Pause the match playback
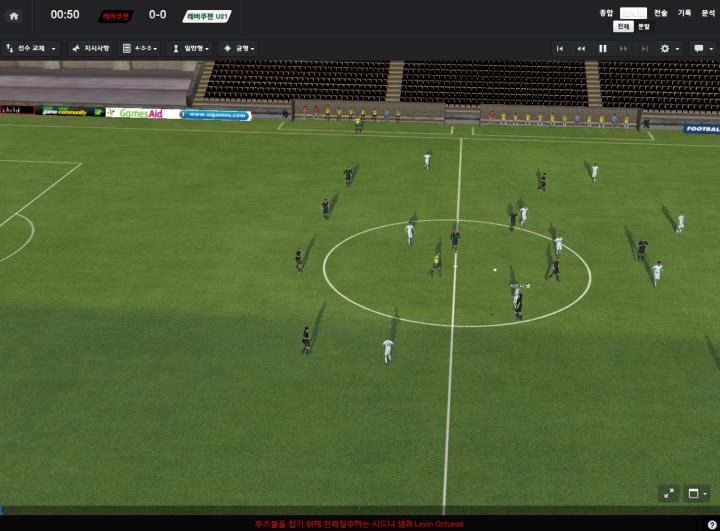Screen dimensions: 720x531 (x=603, y=48)
